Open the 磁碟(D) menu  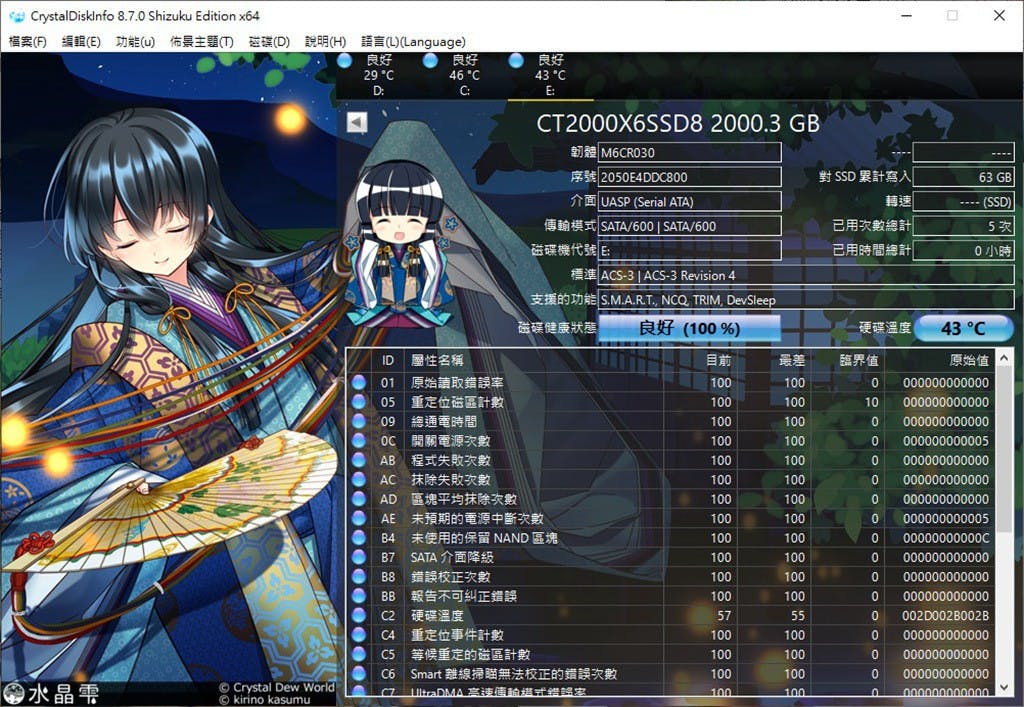click(268, 42)
